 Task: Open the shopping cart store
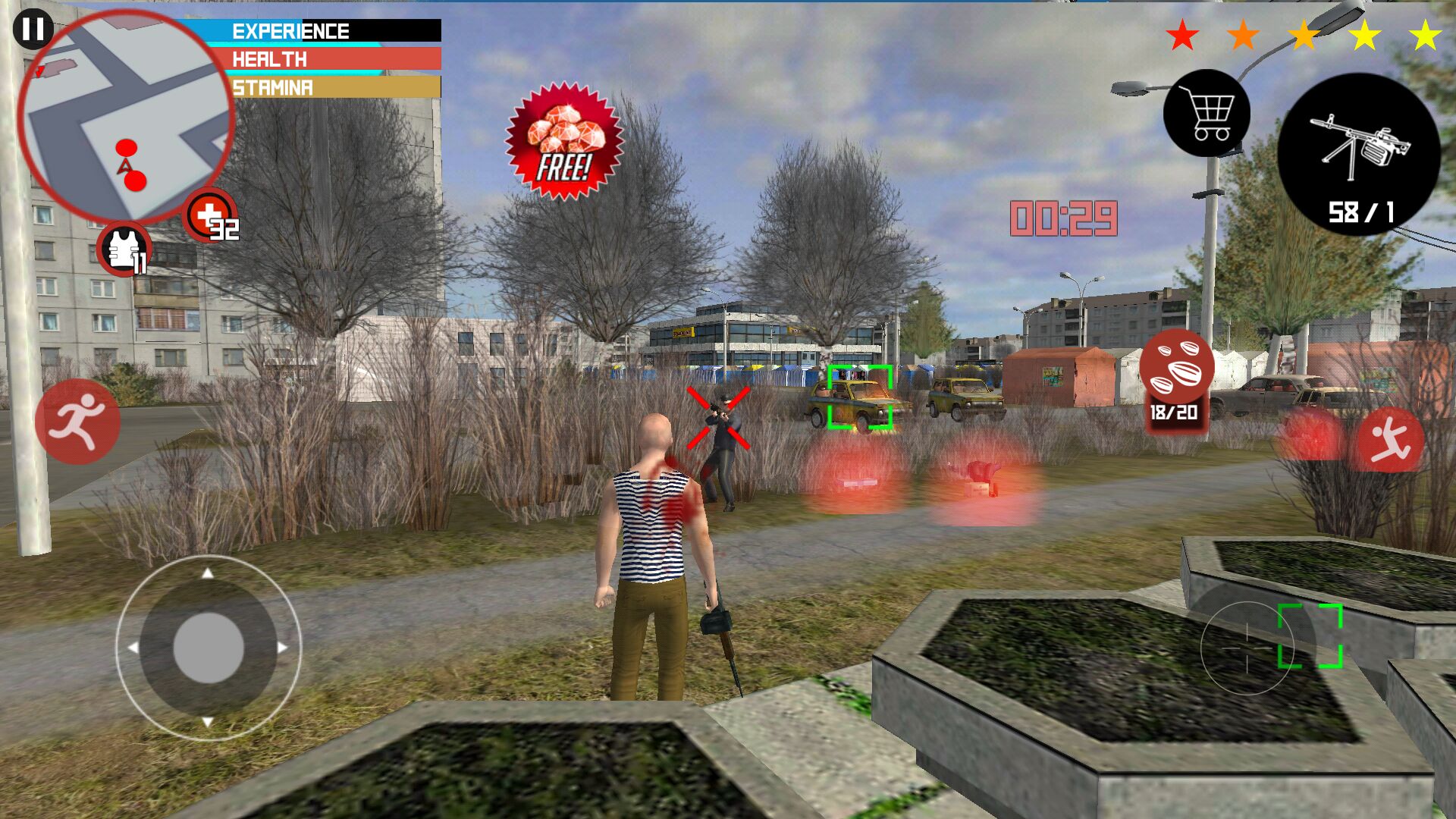point(1207,114)
